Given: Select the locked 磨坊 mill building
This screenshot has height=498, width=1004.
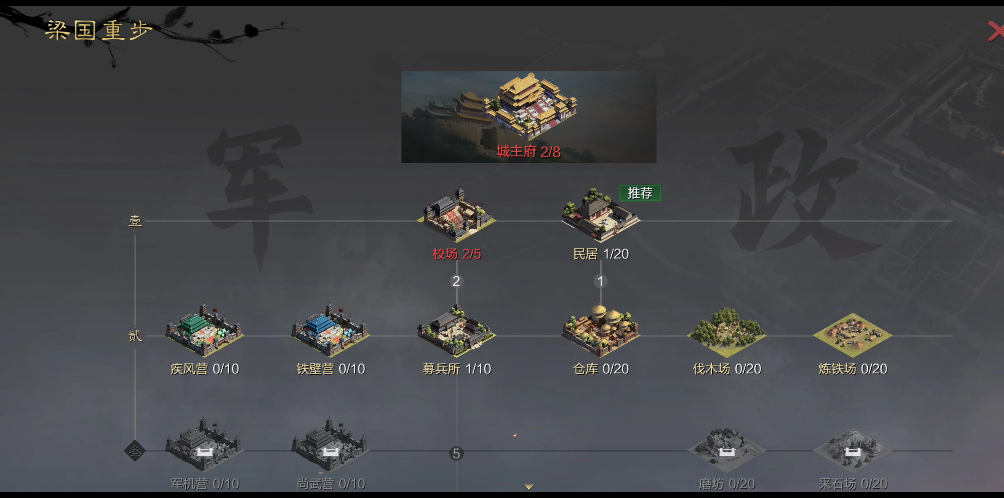Looking at the screenshot, I should [727, 452].
